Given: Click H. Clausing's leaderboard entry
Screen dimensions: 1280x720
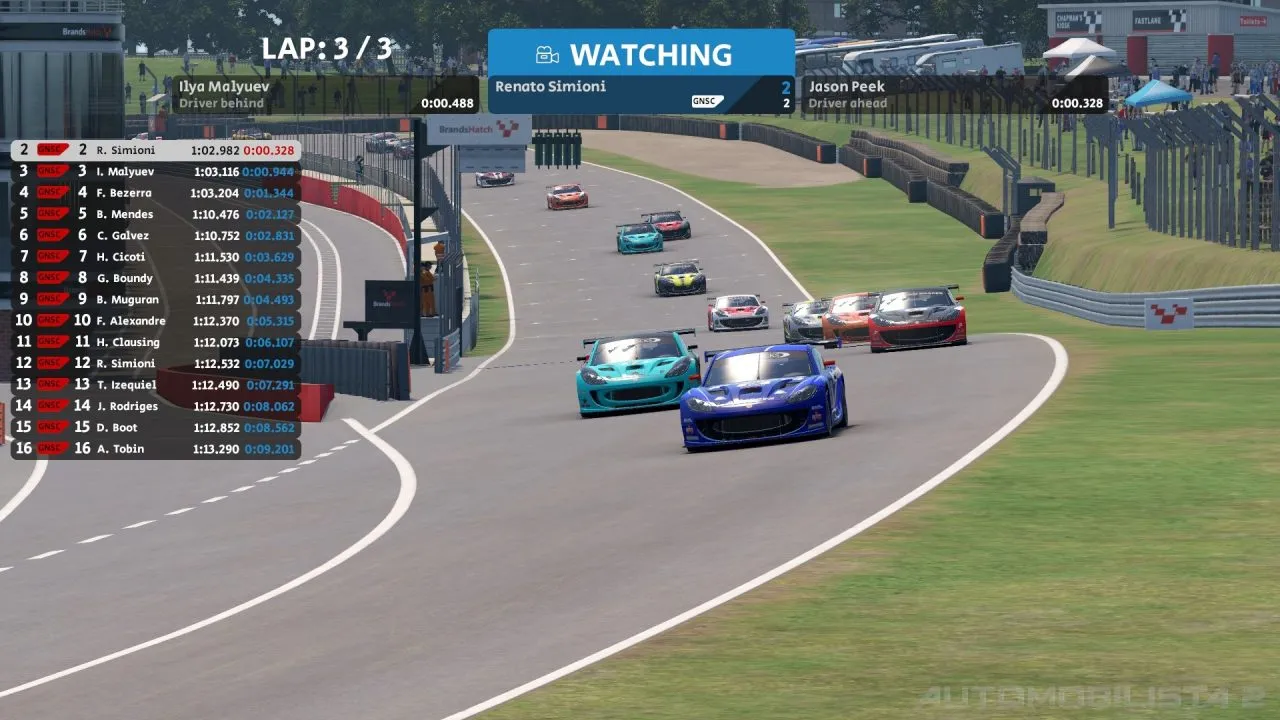Looking at the screenshot, I should (x=155, y=342).
